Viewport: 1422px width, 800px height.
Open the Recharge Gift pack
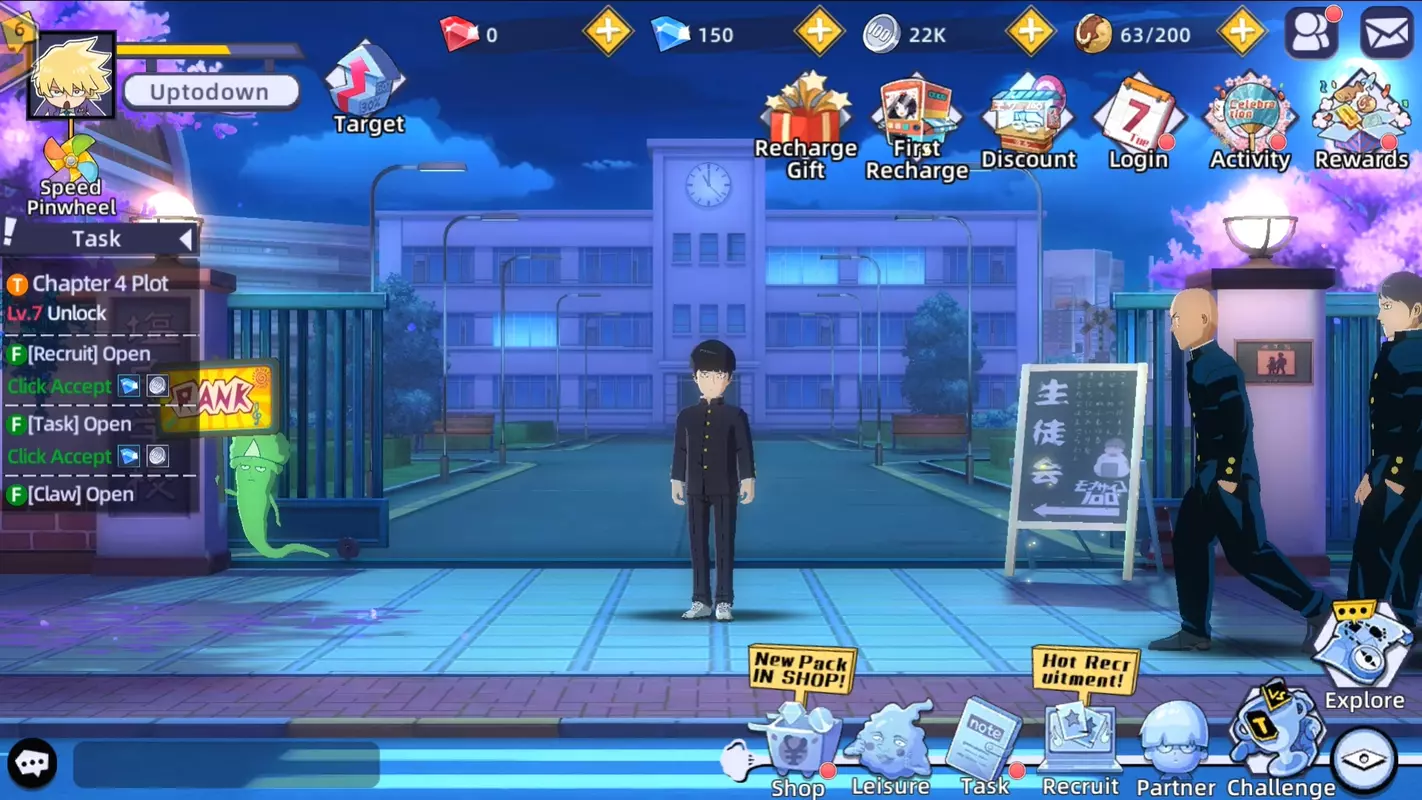pos(806,110)
